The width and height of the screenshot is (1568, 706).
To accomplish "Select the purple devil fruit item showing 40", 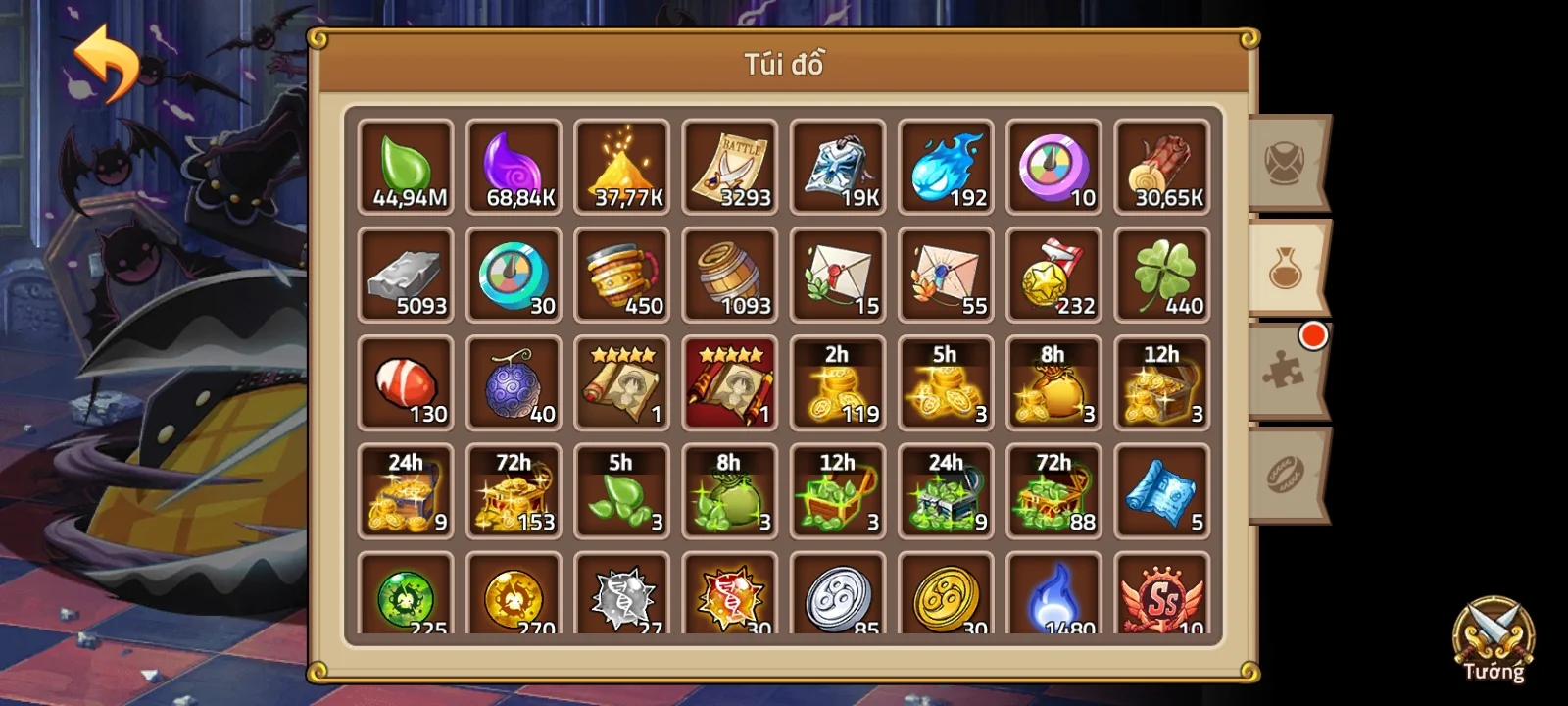I will pos(514,382).
